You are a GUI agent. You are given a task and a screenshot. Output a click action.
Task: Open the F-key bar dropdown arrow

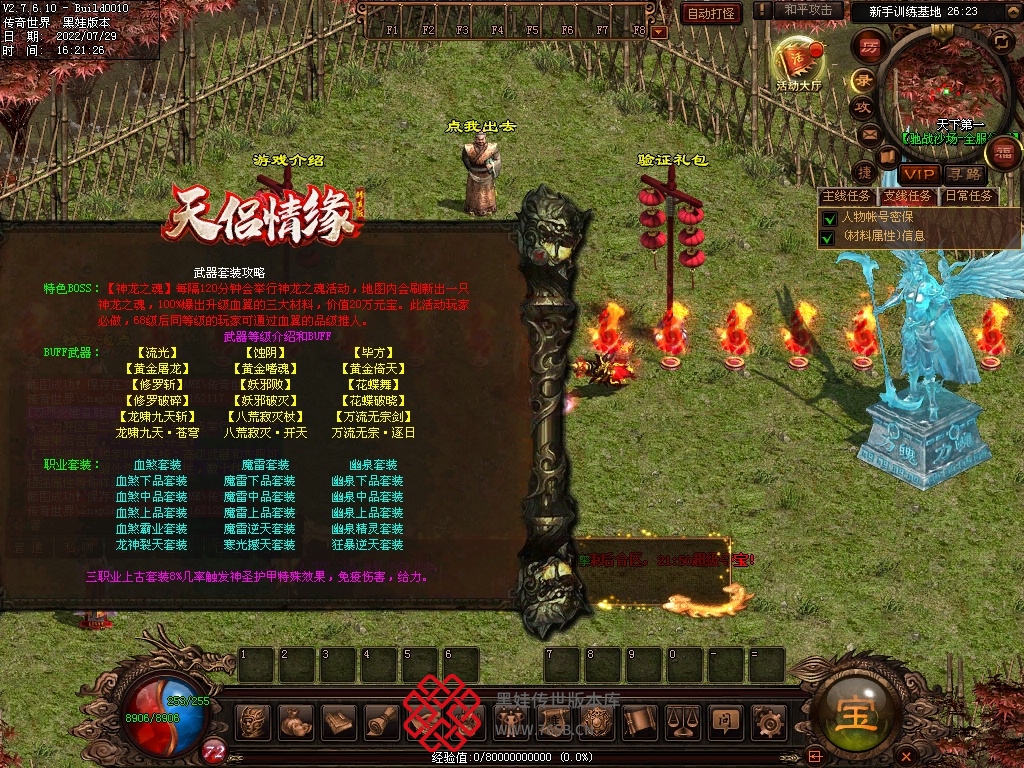coord(658,31)
